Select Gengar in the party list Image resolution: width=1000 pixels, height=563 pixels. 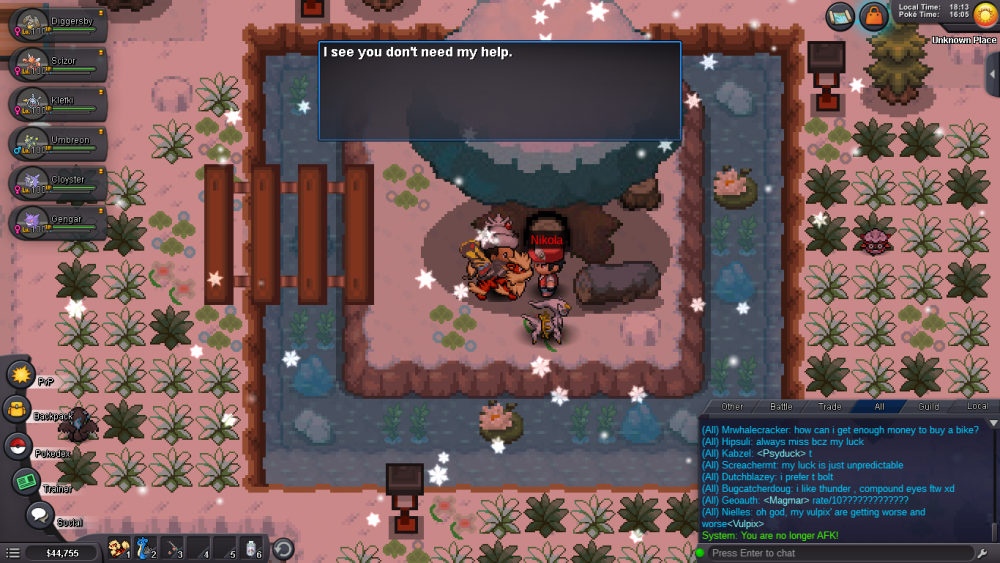[57, 223]
